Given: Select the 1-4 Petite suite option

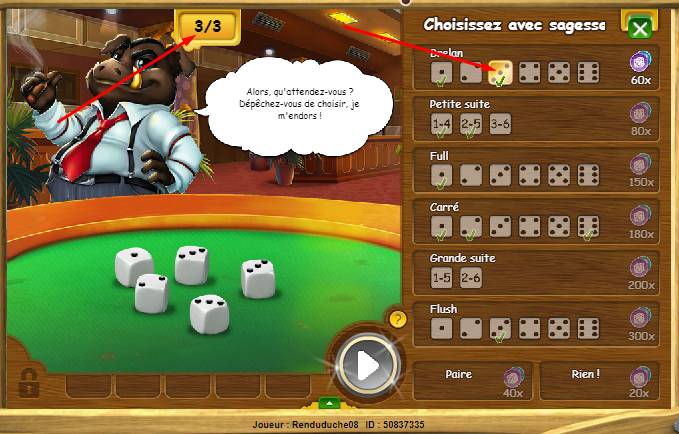Looking at the screenshot, I should tap(442, 123).
